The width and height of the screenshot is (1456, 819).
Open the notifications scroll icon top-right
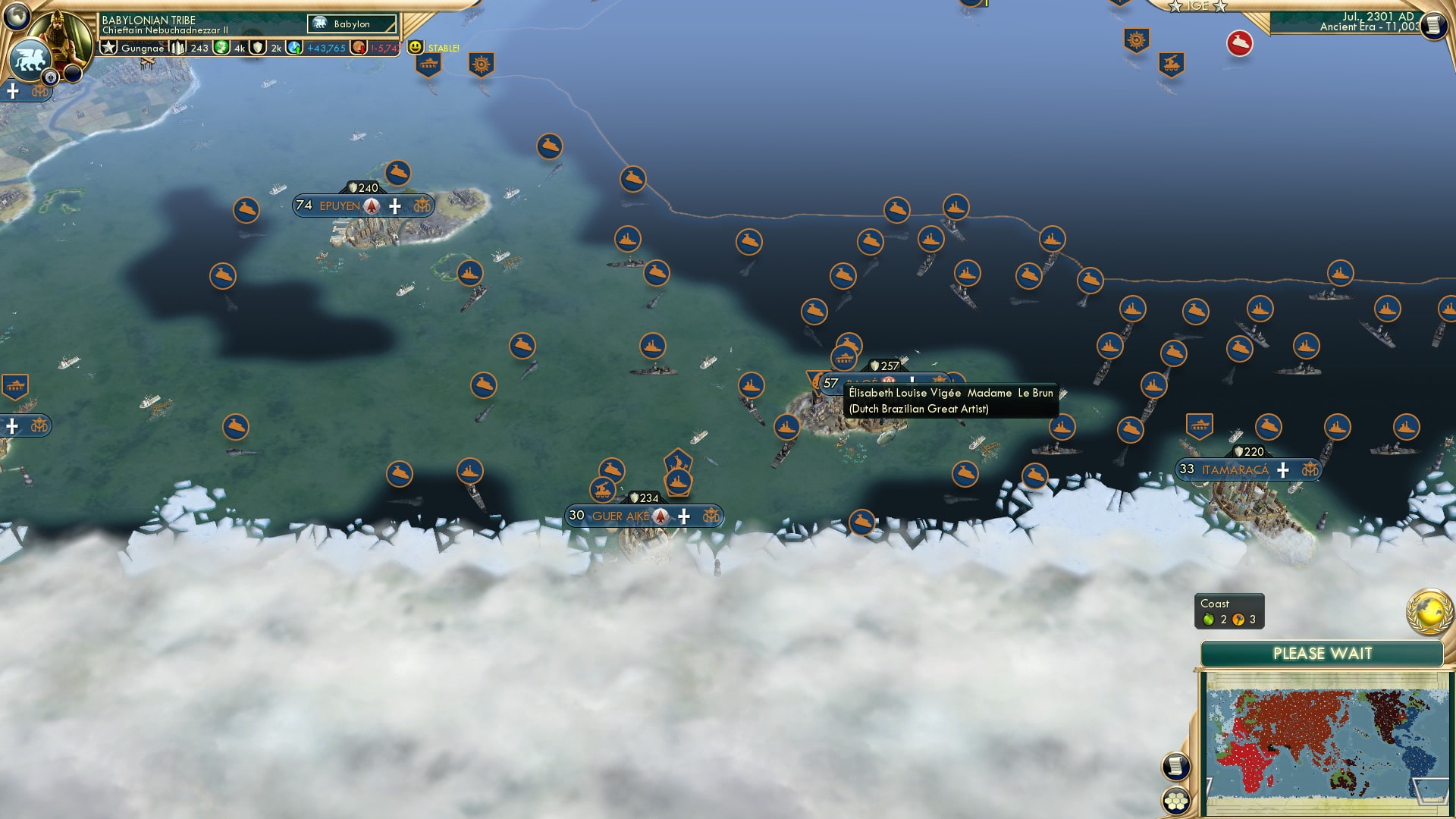pyautogui.click(x=1436, y=26)
